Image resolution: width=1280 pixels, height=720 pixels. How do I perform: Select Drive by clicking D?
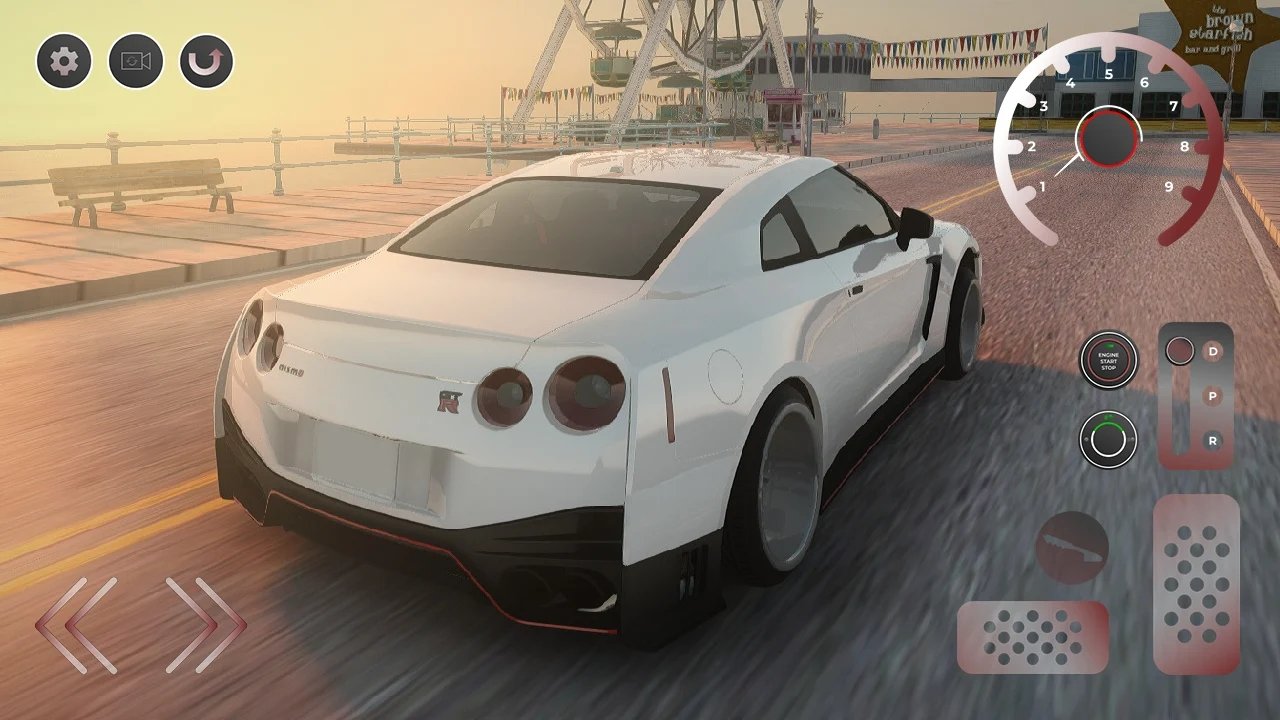point(1213,352)
